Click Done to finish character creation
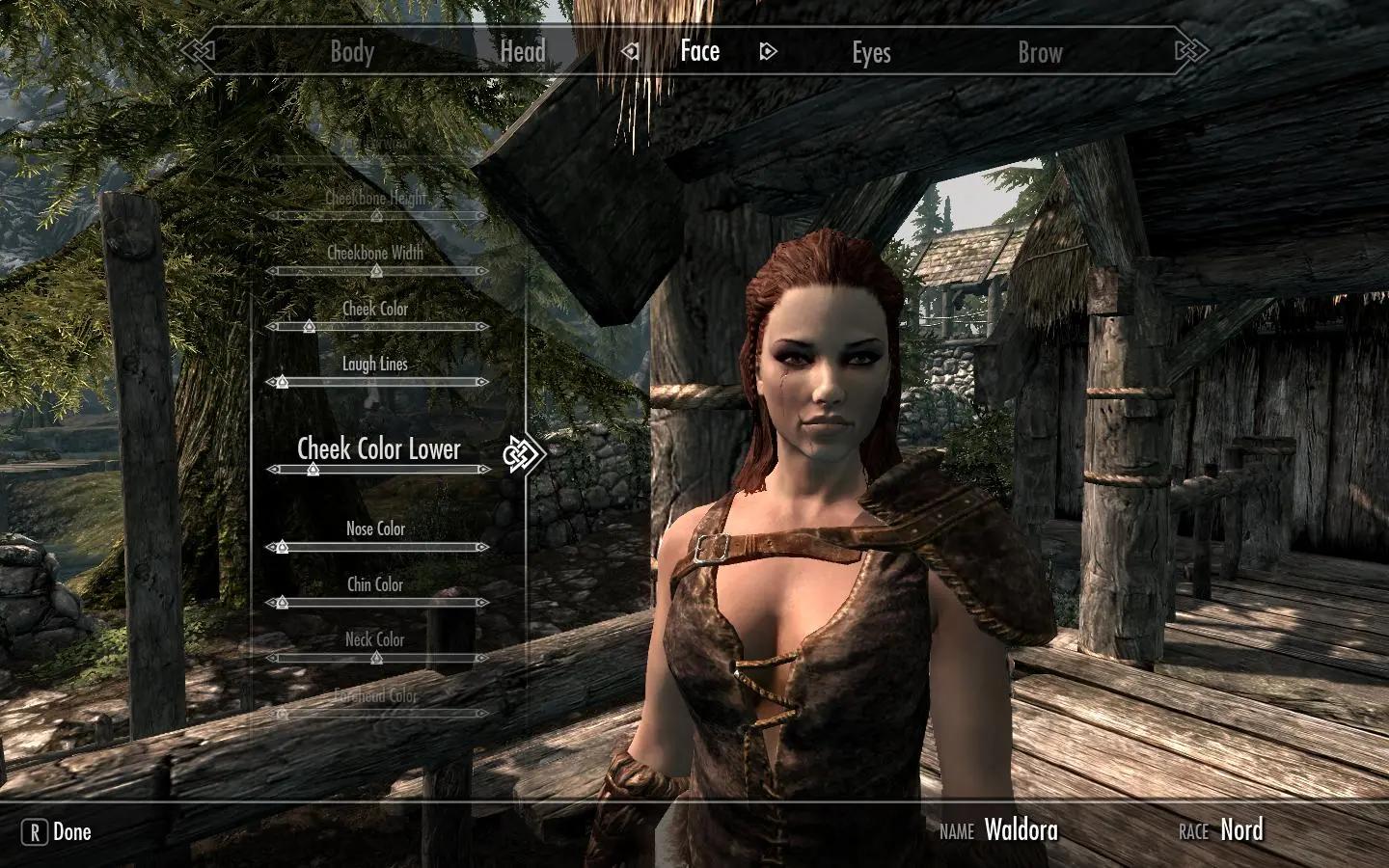This screenshot has width=1389, height=868. click(x=58, y=832)
